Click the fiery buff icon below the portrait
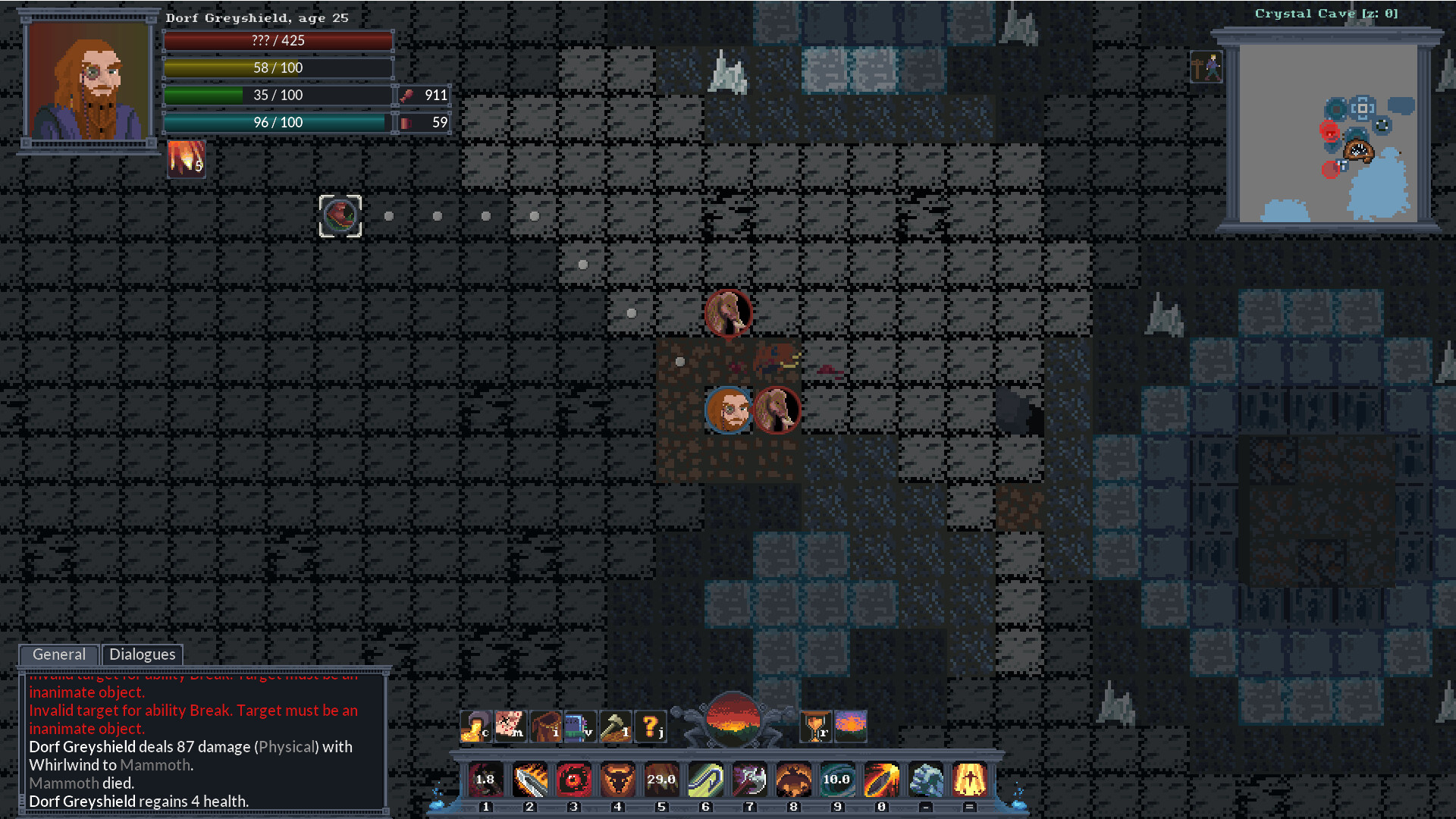 (x=186, y=159)
